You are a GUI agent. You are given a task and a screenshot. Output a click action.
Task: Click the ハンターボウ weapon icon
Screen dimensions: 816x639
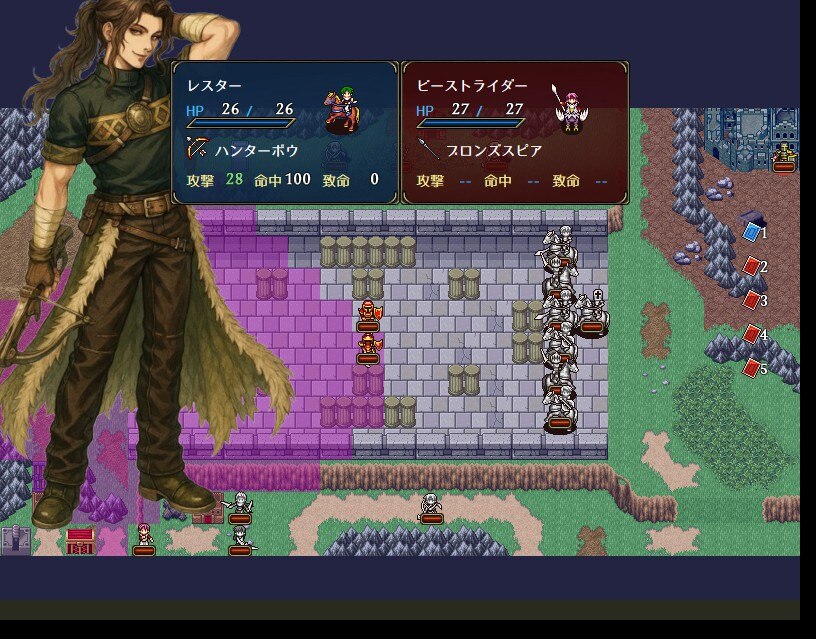point(197,149)
